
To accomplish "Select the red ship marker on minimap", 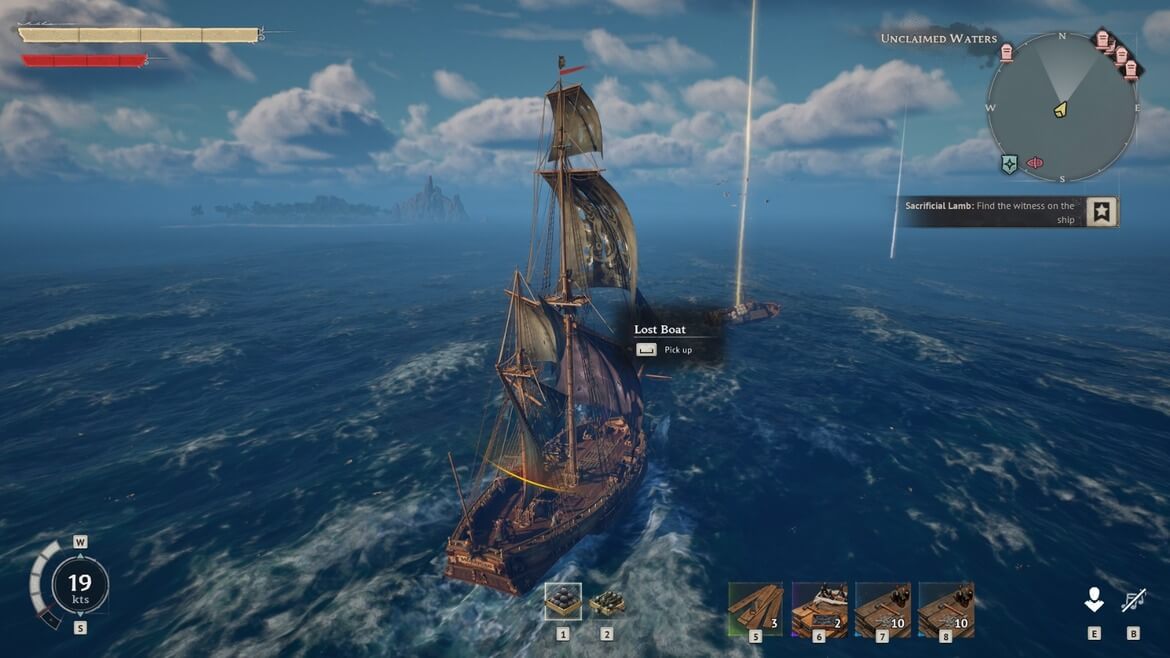I will pos(1035,163).
